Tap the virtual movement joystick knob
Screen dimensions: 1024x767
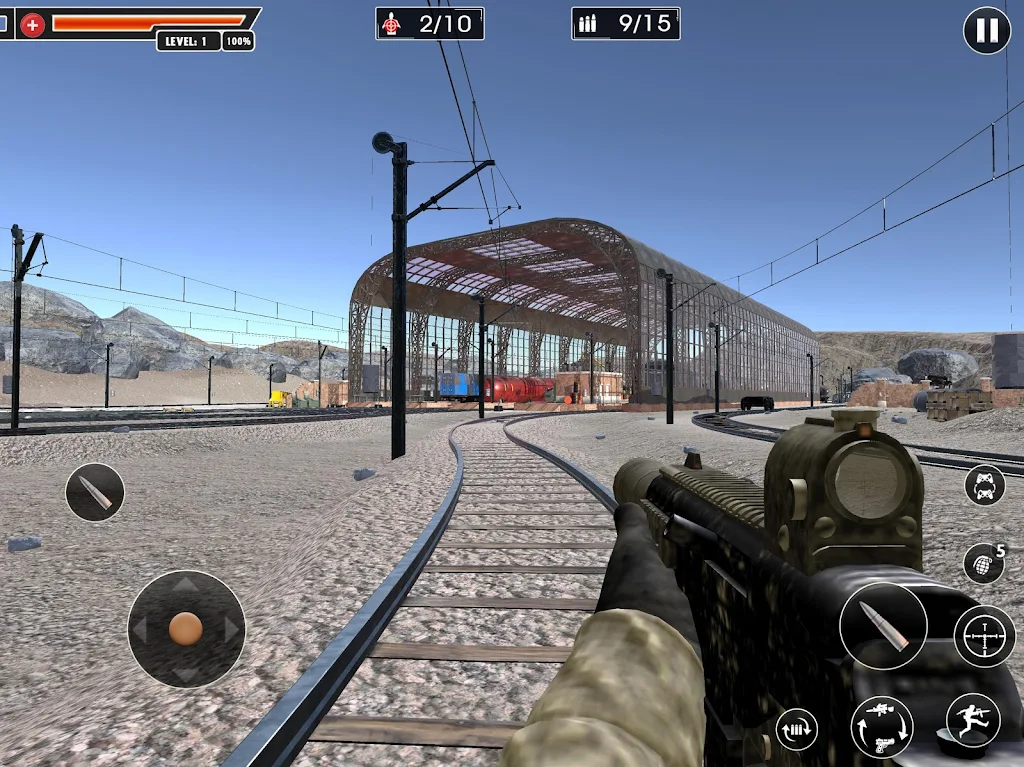click(186, 628)
